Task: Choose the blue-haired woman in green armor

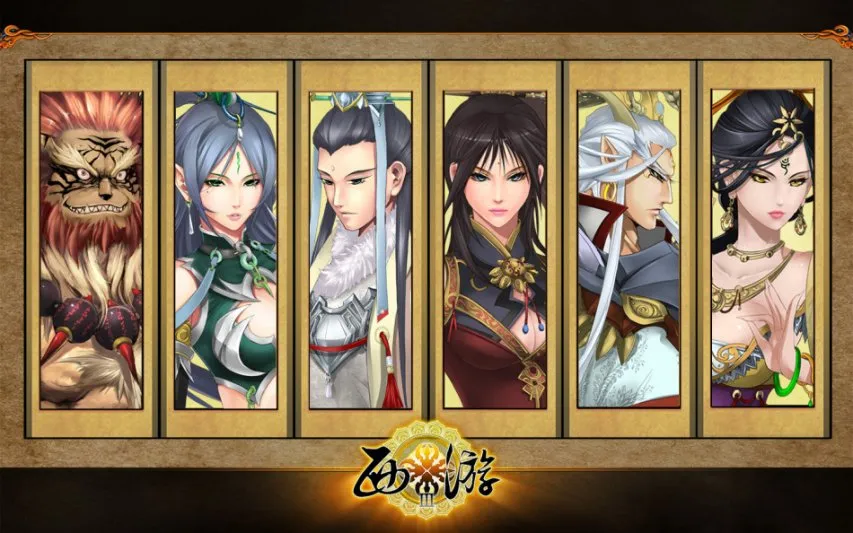Action: 226,250
